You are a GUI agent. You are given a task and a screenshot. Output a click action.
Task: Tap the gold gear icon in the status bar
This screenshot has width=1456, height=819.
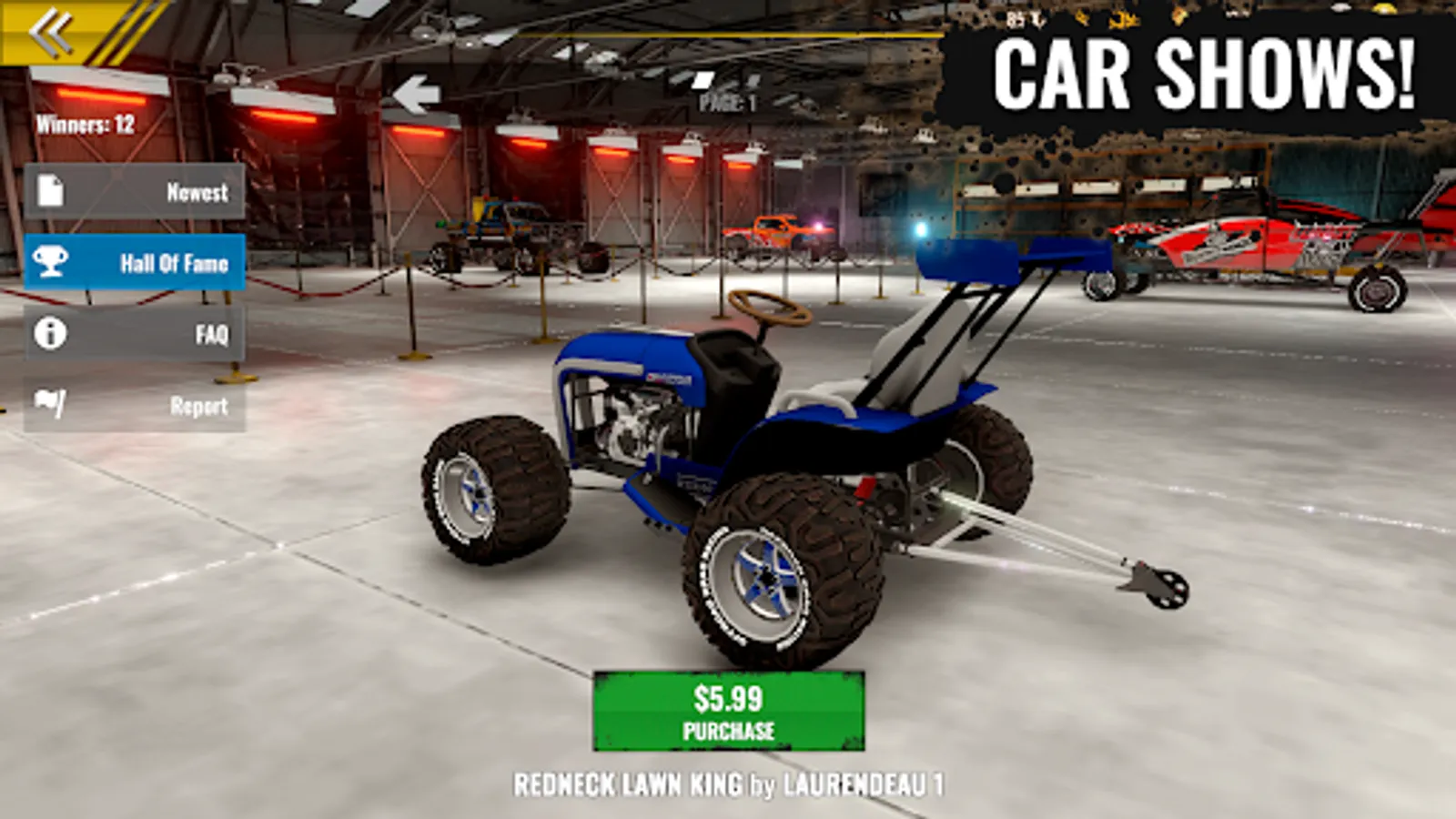(x=1083, y=18)
